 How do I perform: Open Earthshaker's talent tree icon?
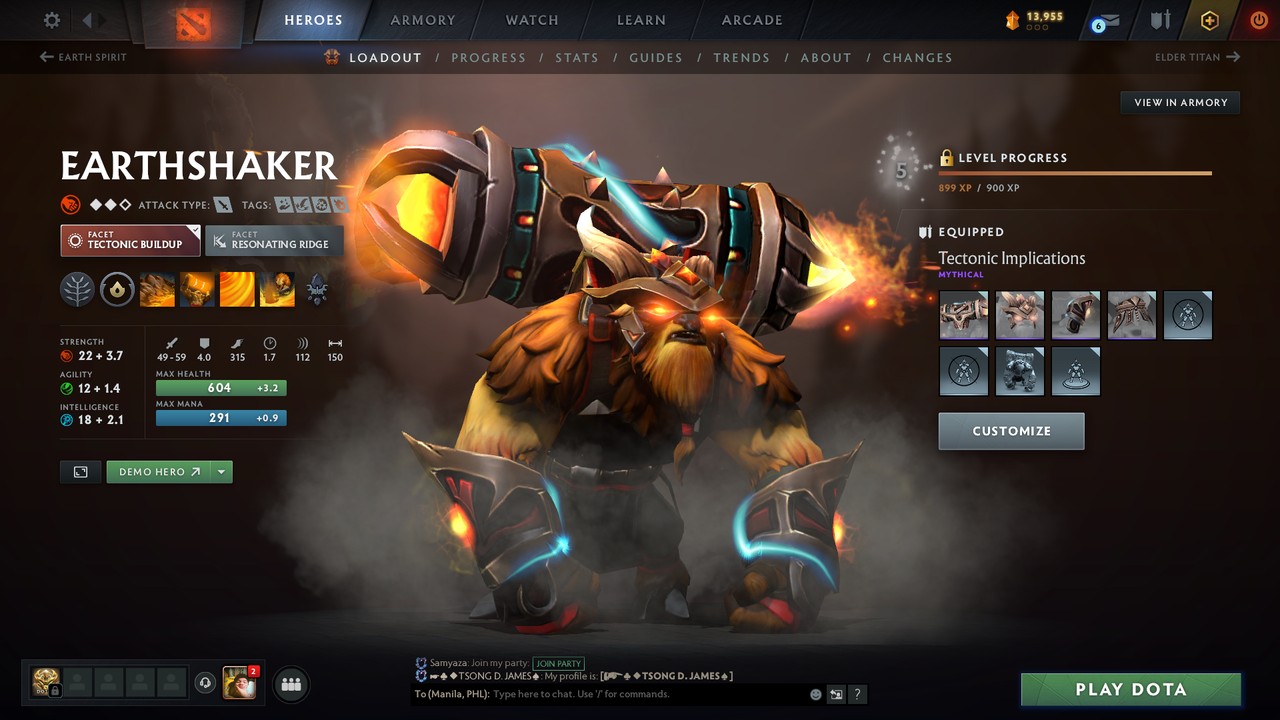click(x=317, y=289)
